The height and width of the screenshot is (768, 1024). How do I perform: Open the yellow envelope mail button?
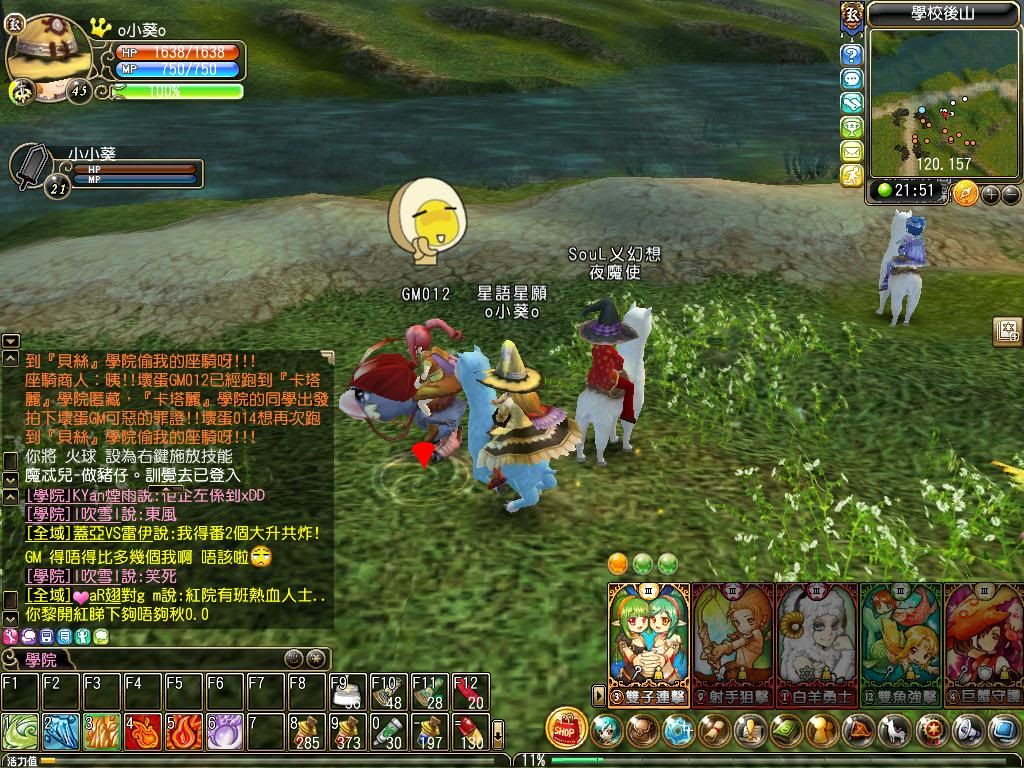pyautogui.click(x=851, y=151)
